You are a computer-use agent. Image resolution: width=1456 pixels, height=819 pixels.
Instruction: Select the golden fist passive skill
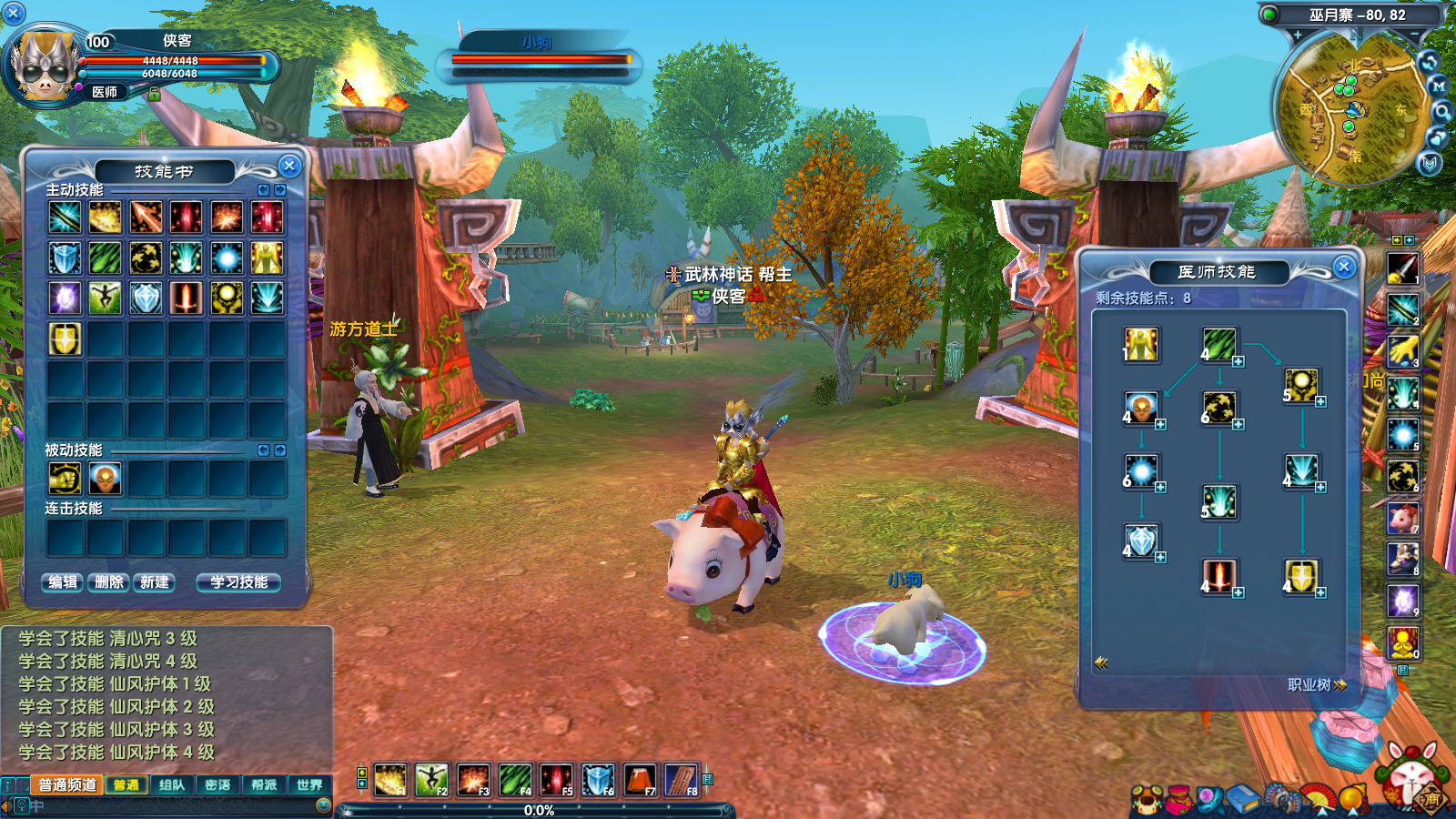[65, 478]
